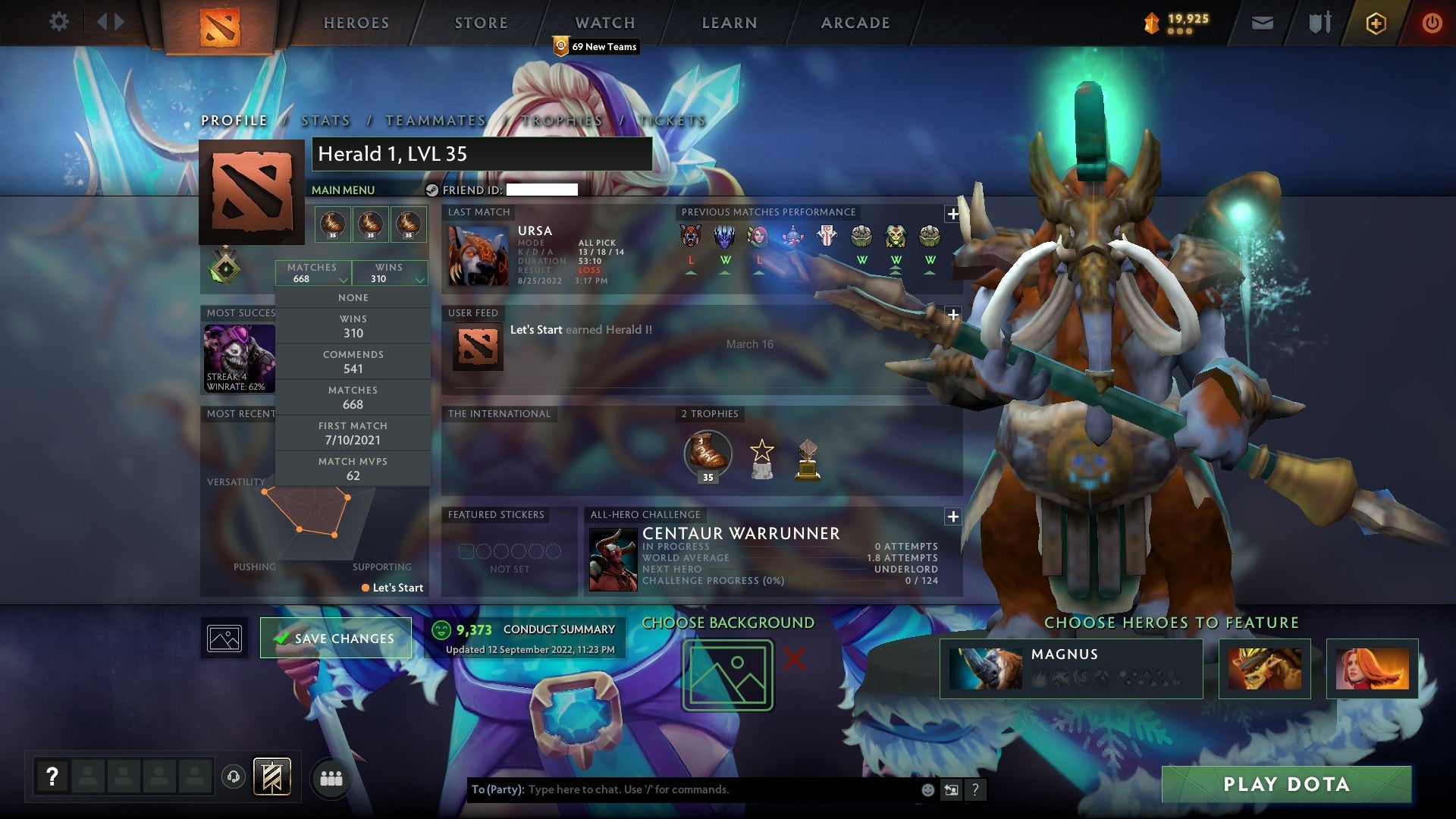This screenshot has height=819, width=1456.
Task: Click the party chat input field
Action: 682,789
